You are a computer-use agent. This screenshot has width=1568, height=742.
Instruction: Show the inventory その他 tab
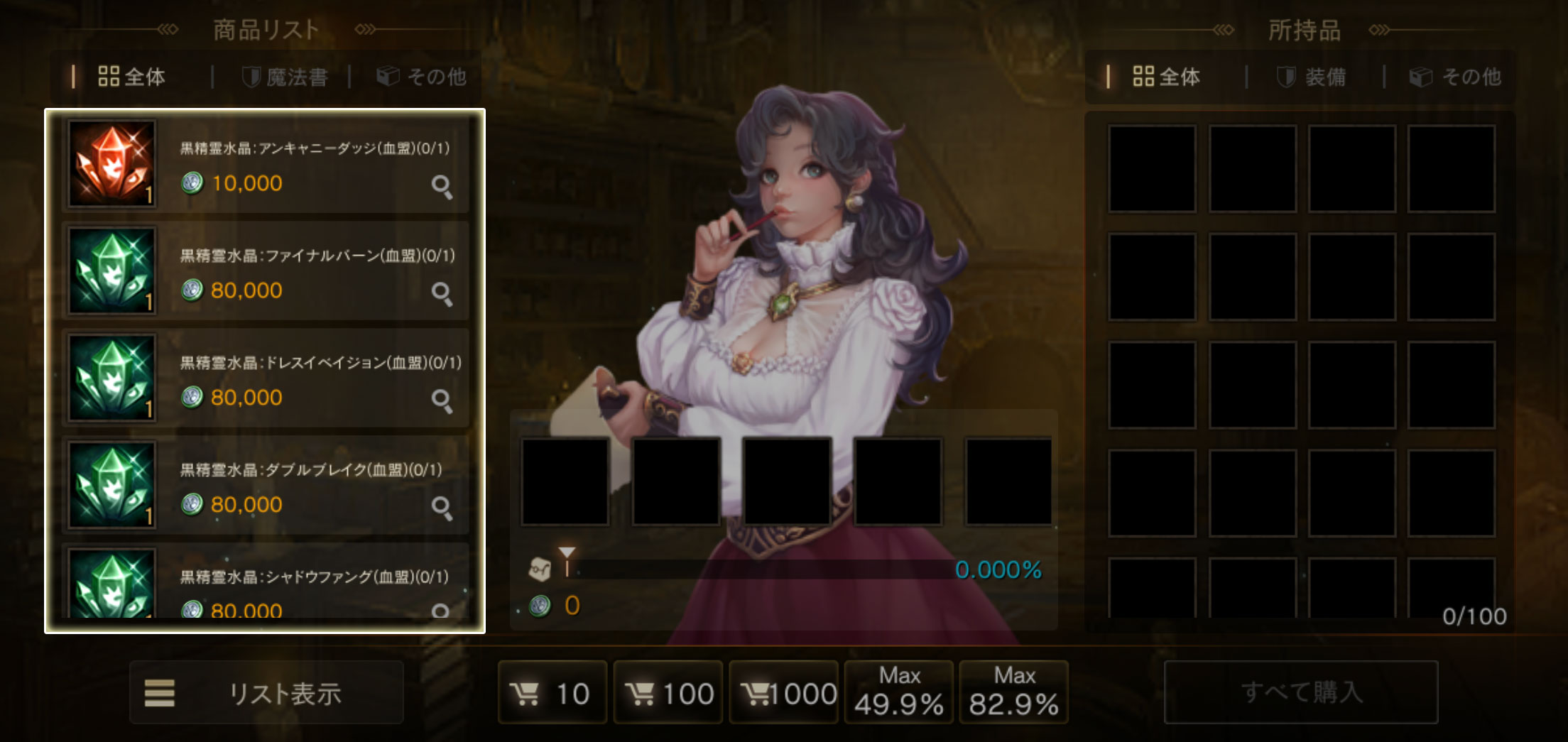click(x=1456, y=77)
